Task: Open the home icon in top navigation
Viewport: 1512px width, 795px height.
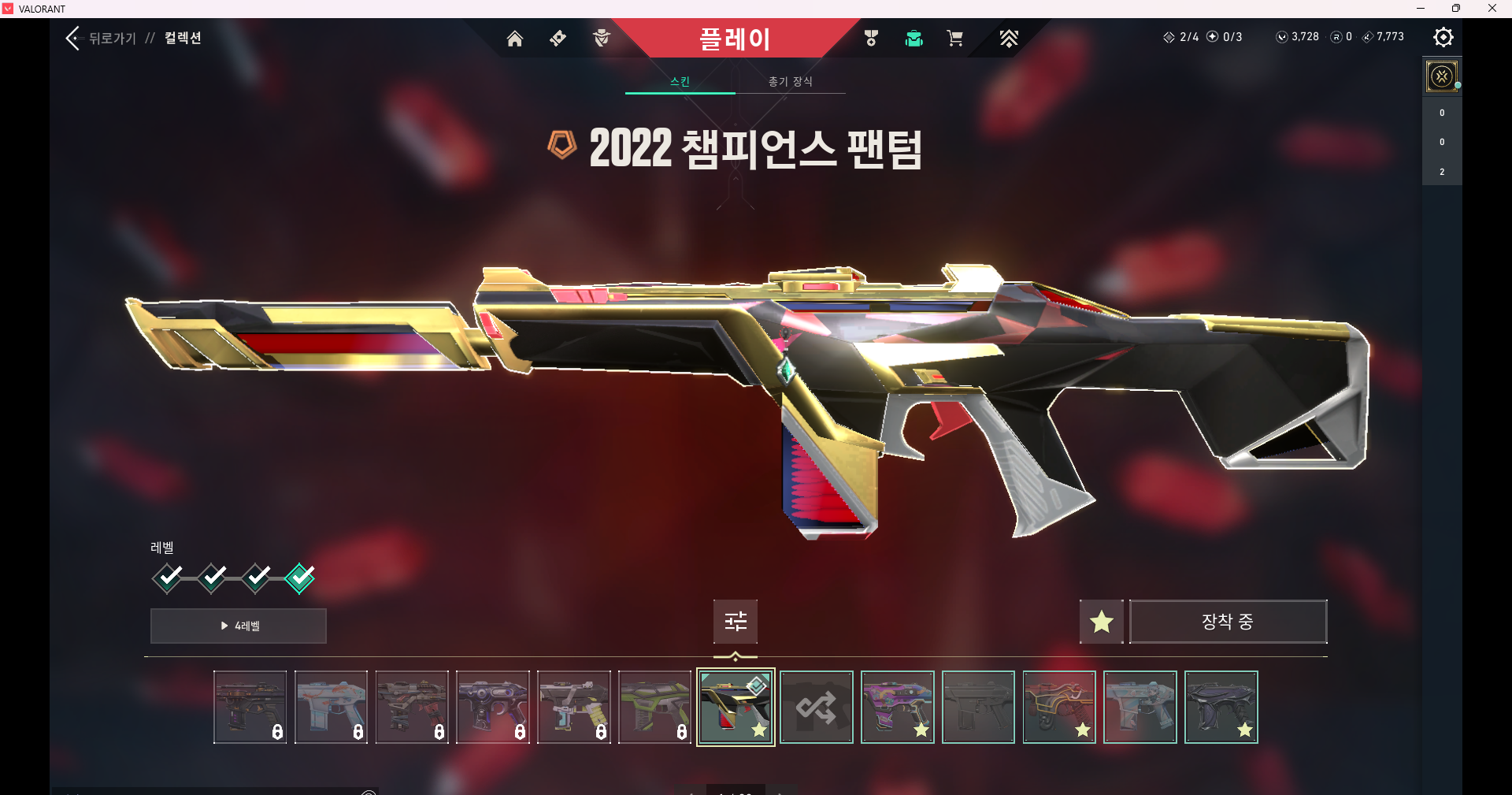Action: click(514, 39)
